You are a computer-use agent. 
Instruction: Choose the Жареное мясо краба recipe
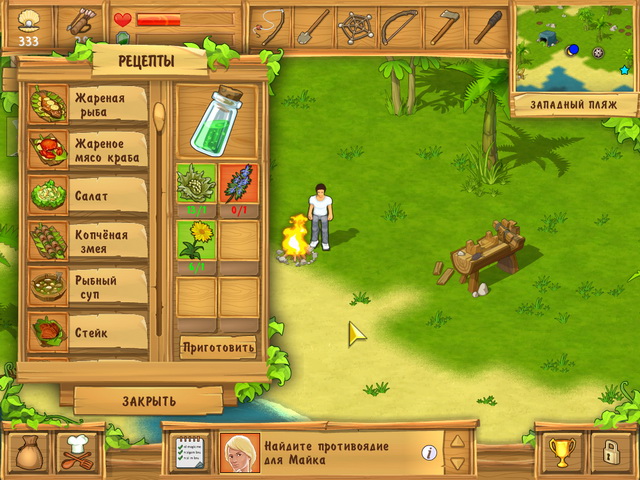[x=88, y=150]
